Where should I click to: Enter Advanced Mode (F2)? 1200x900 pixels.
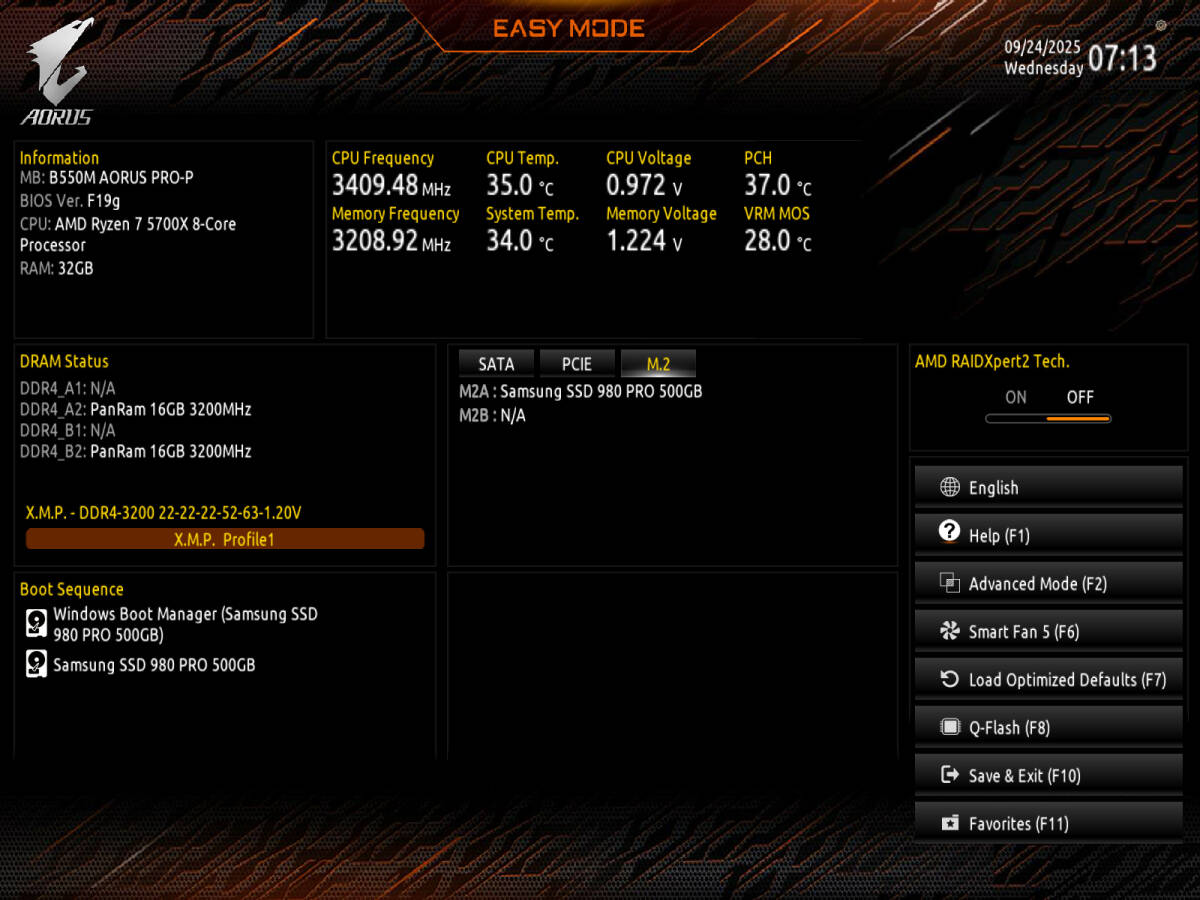click(1048, 584)
